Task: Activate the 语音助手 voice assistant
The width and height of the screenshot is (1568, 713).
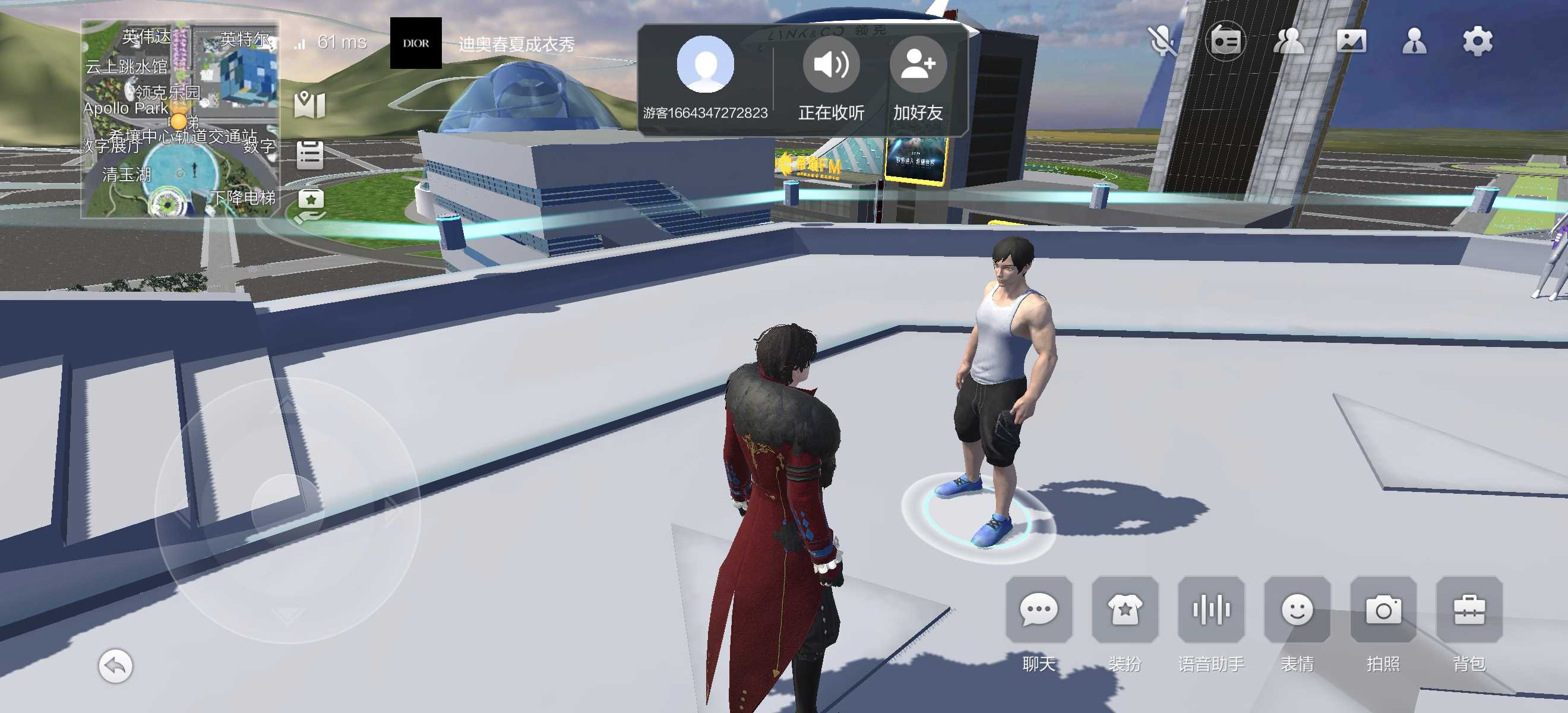Action: 1210,610
